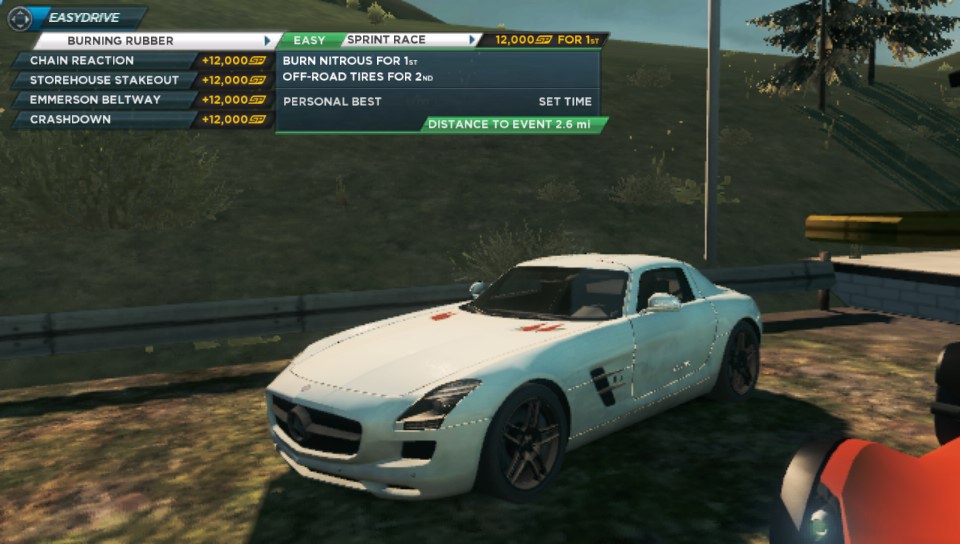Choose the Chain Reaction race
960x544 pixels.
click(x=103, y=60)
